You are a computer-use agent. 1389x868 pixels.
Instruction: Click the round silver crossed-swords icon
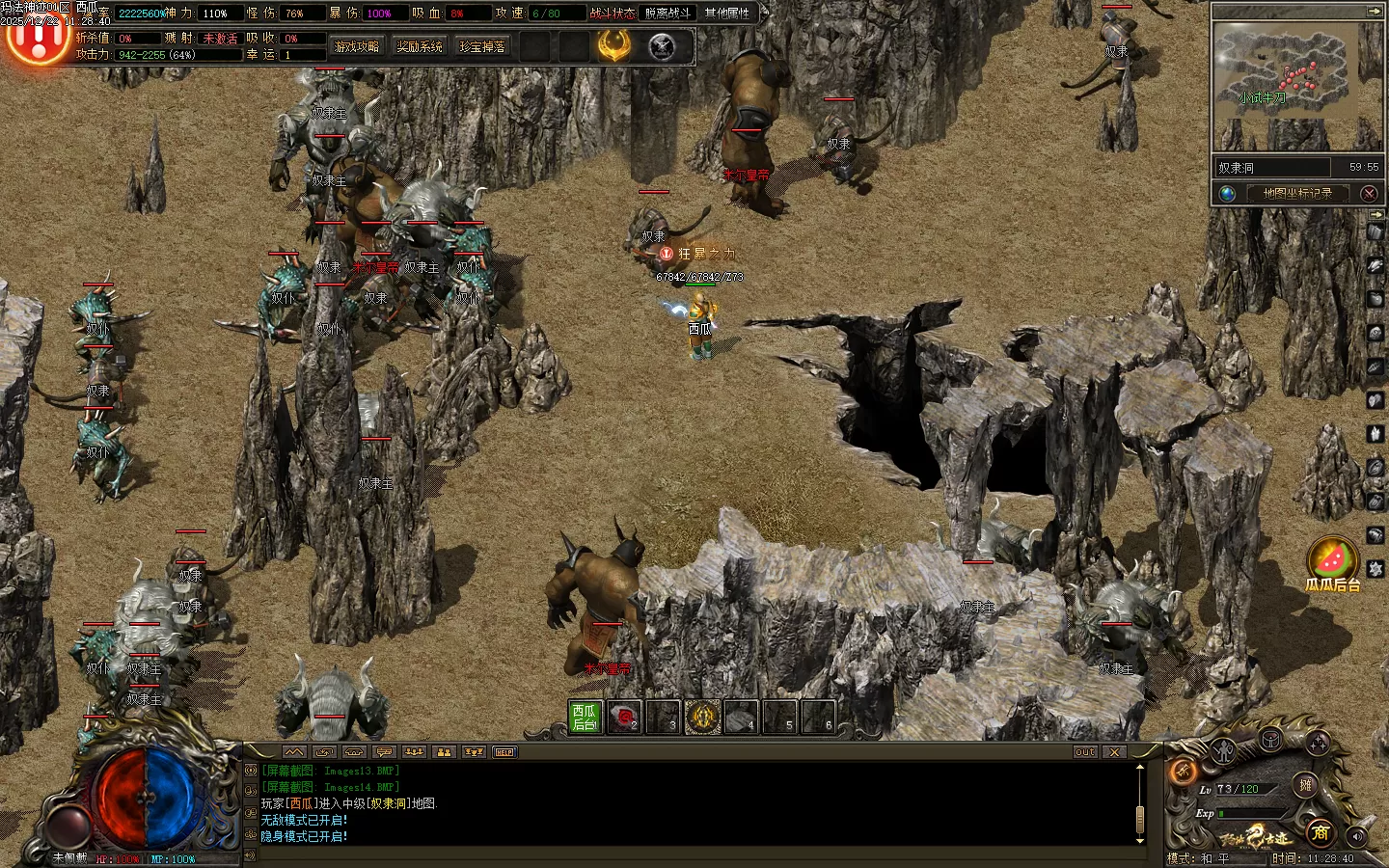[x=662, y=46]
